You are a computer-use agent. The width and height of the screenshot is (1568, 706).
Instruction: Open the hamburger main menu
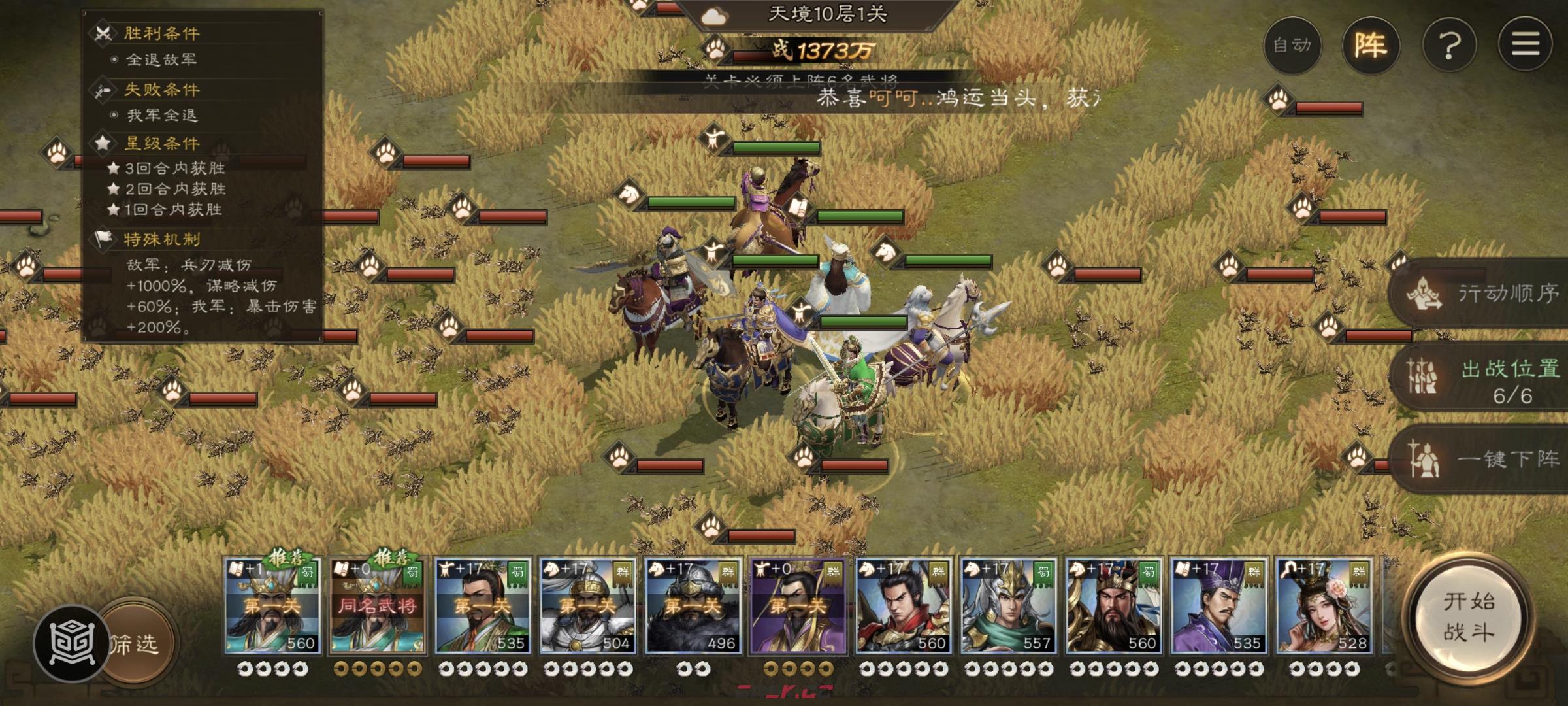[x=1526, y=45]
